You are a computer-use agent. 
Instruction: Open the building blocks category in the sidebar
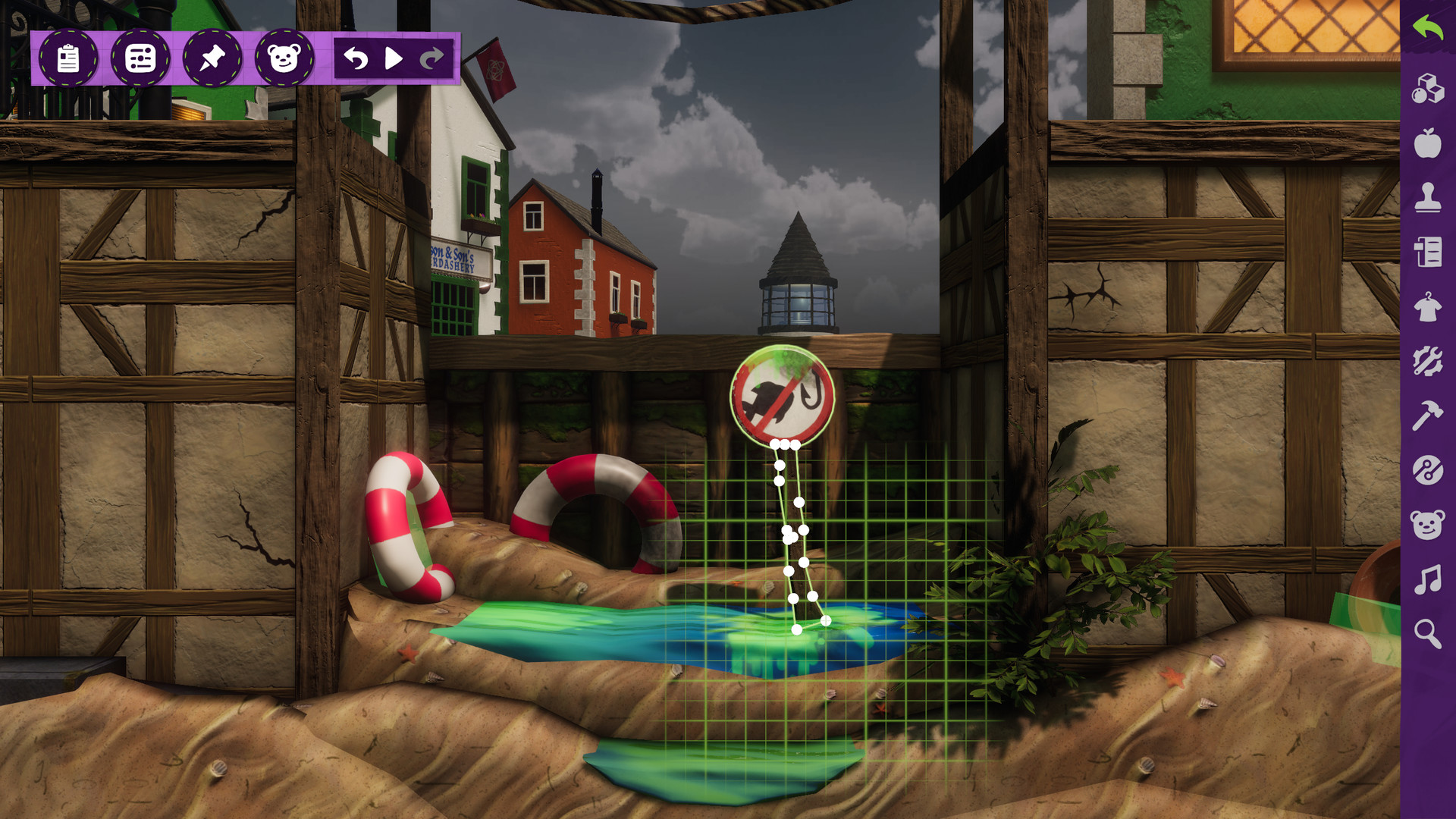[1429, 88]
